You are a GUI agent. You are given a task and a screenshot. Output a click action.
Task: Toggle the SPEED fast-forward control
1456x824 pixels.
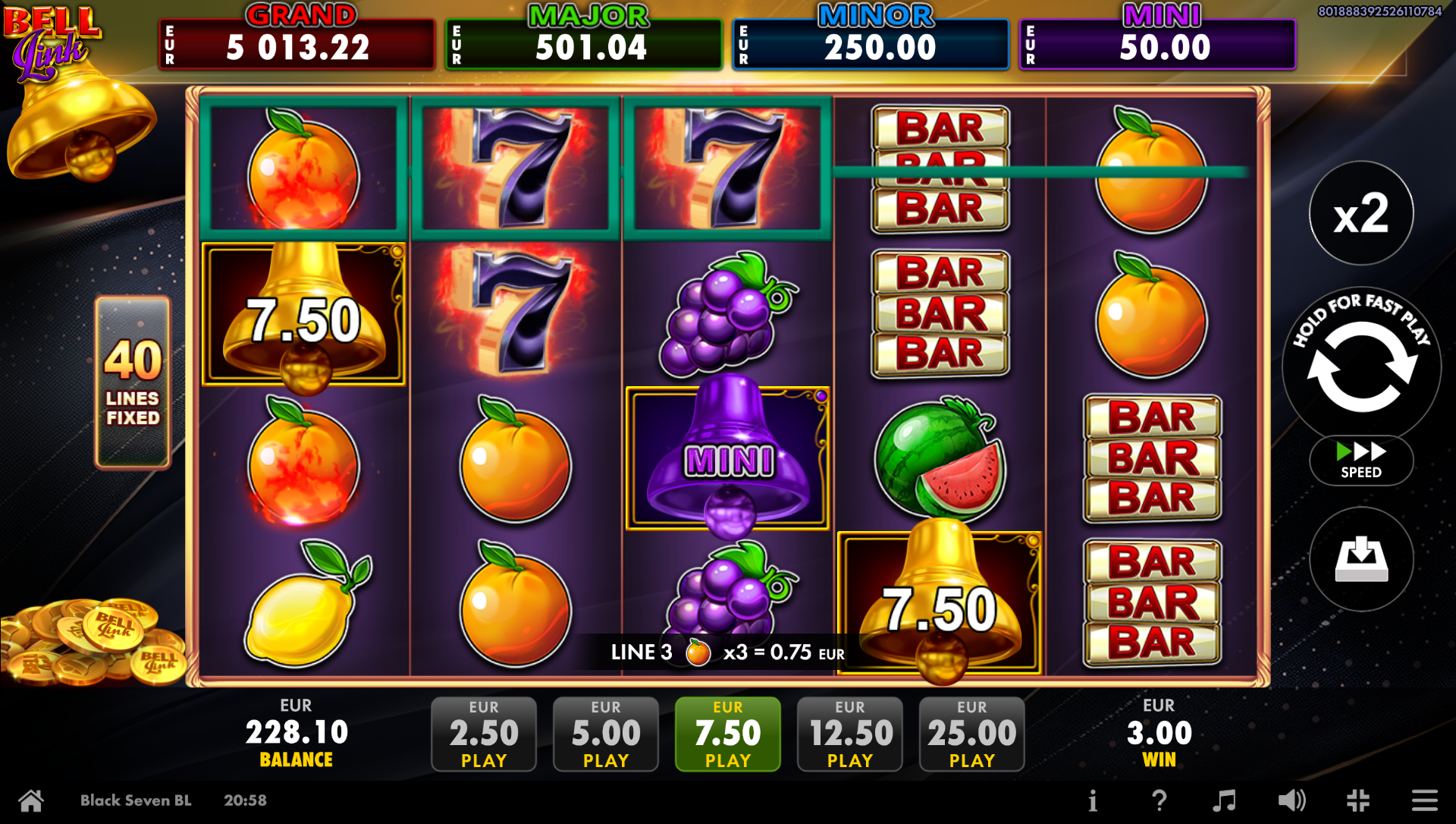(x=1361, y=460)
